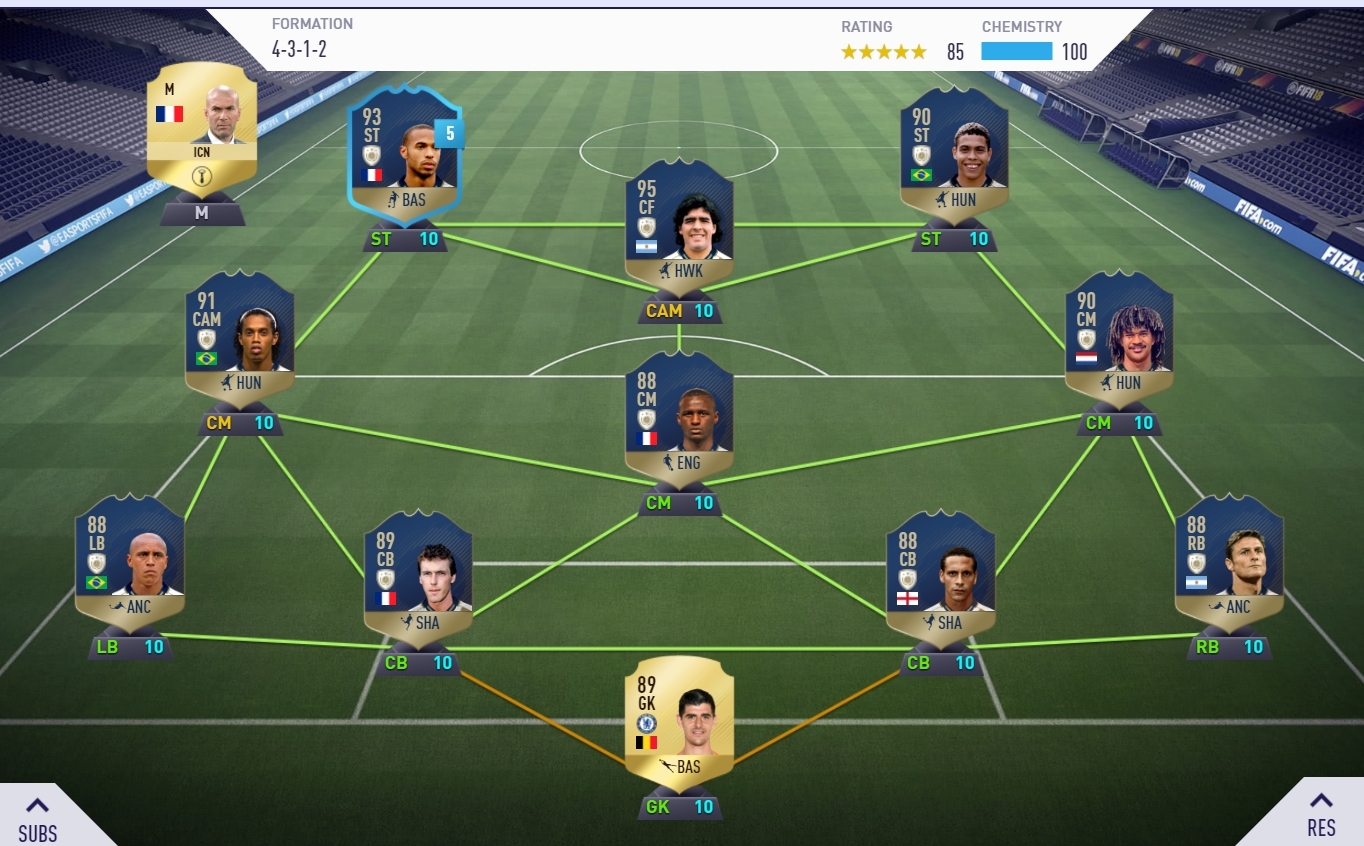The image size is (1364, 846).
Task: Click the RATING header label
Action: tap(866, 27)
